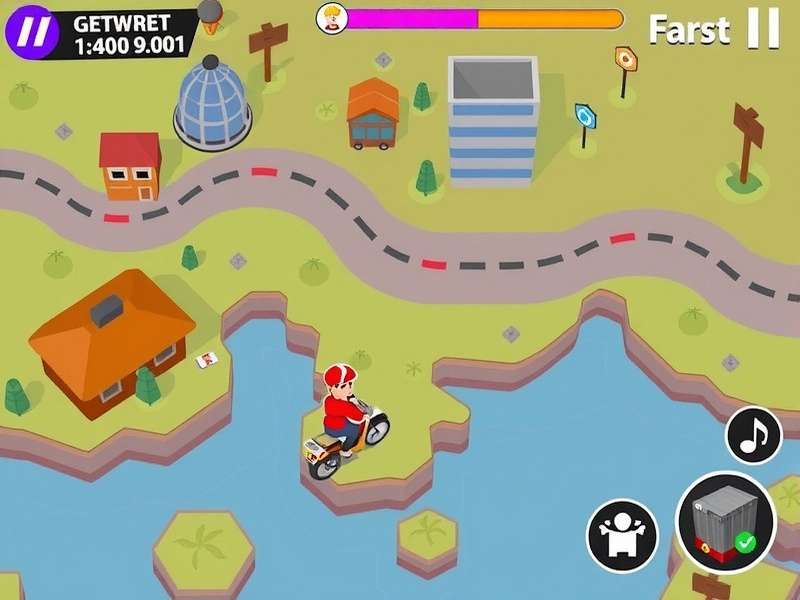Image resolution: width=800 pixels, height=600 pixels.
Task: Toggle the music note button
Action: coord(753,434)
